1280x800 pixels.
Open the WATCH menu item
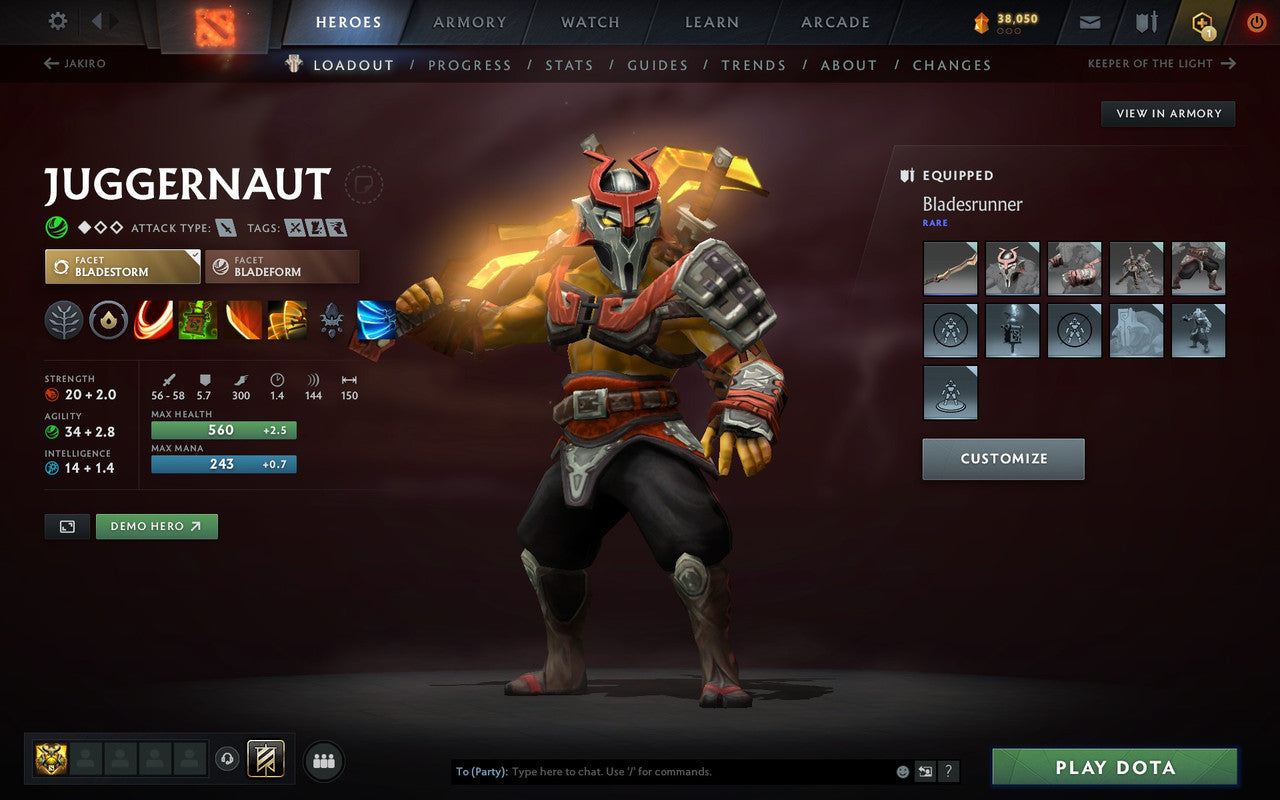589,22
